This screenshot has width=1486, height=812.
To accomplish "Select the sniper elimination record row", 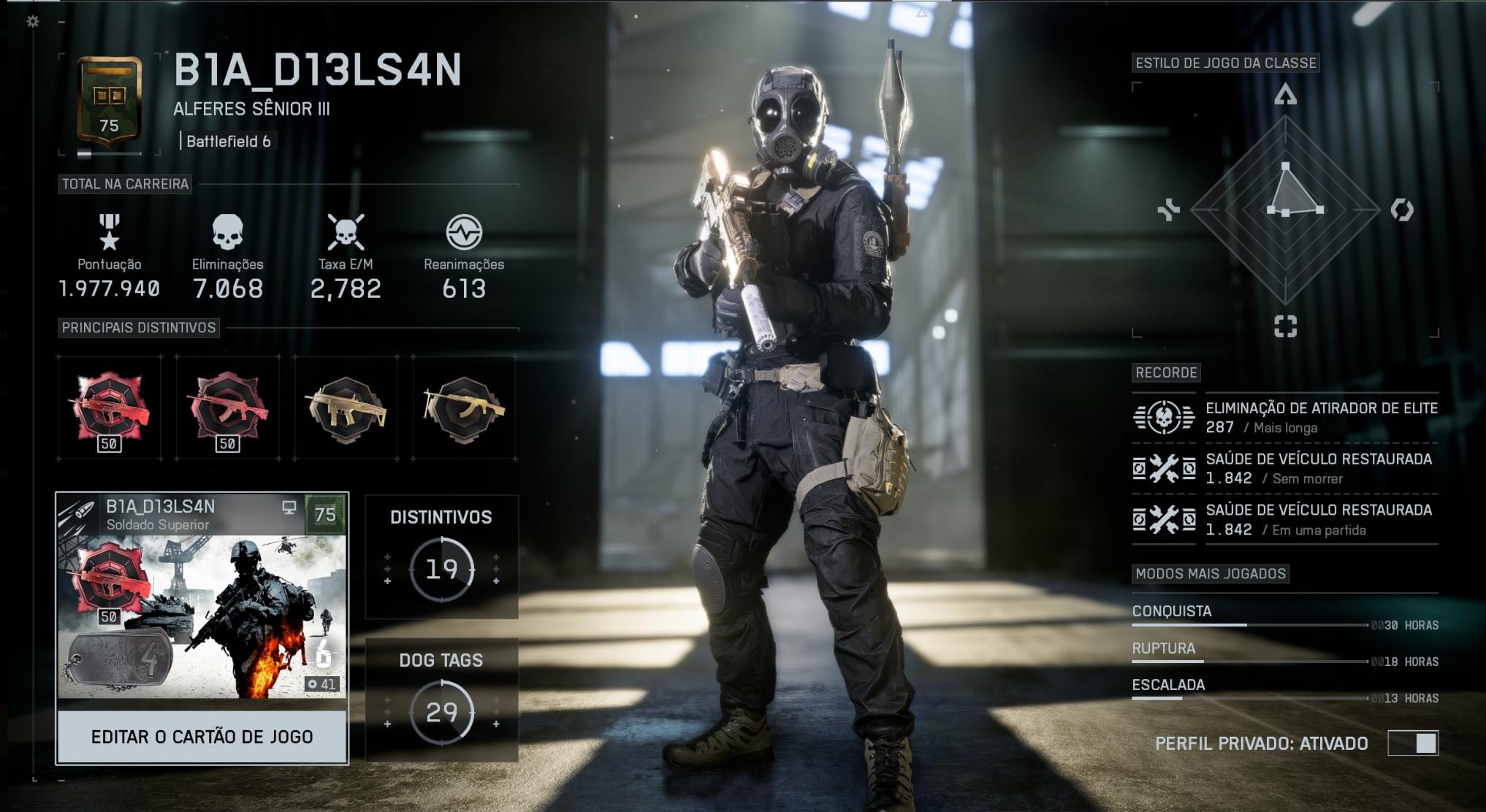I will [1285, 418].
